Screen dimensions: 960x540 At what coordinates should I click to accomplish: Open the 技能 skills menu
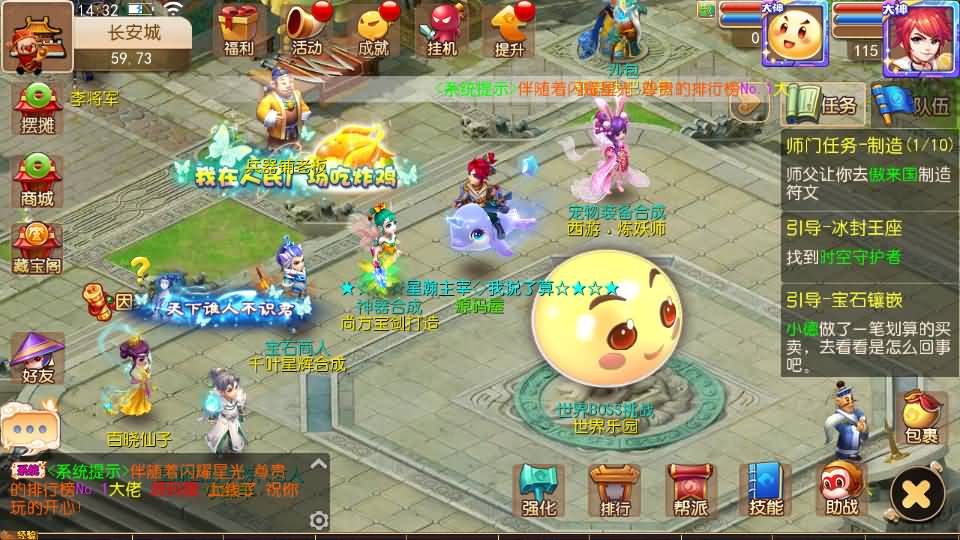click(765, 490)
